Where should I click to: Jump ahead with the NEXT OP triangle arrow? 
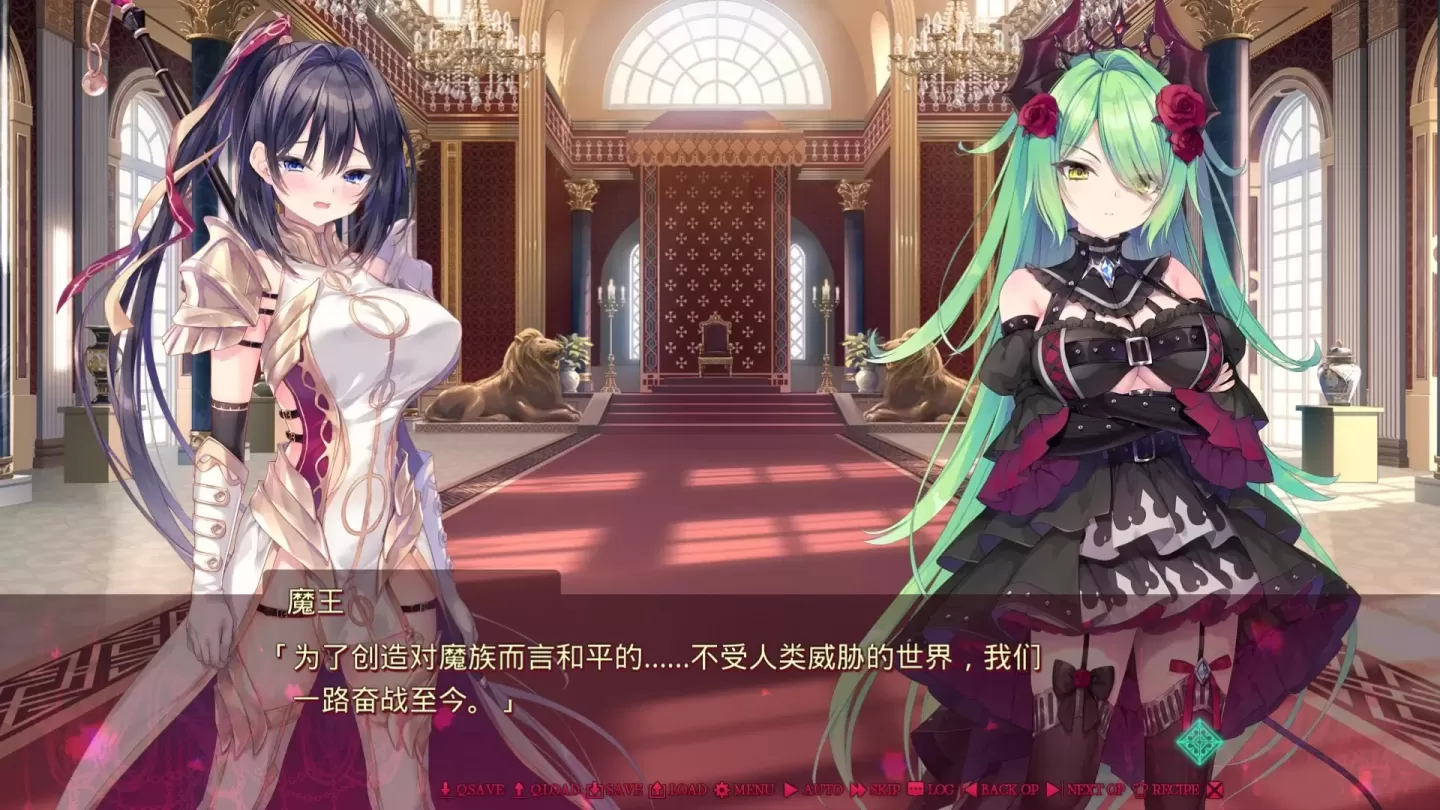1052,790
